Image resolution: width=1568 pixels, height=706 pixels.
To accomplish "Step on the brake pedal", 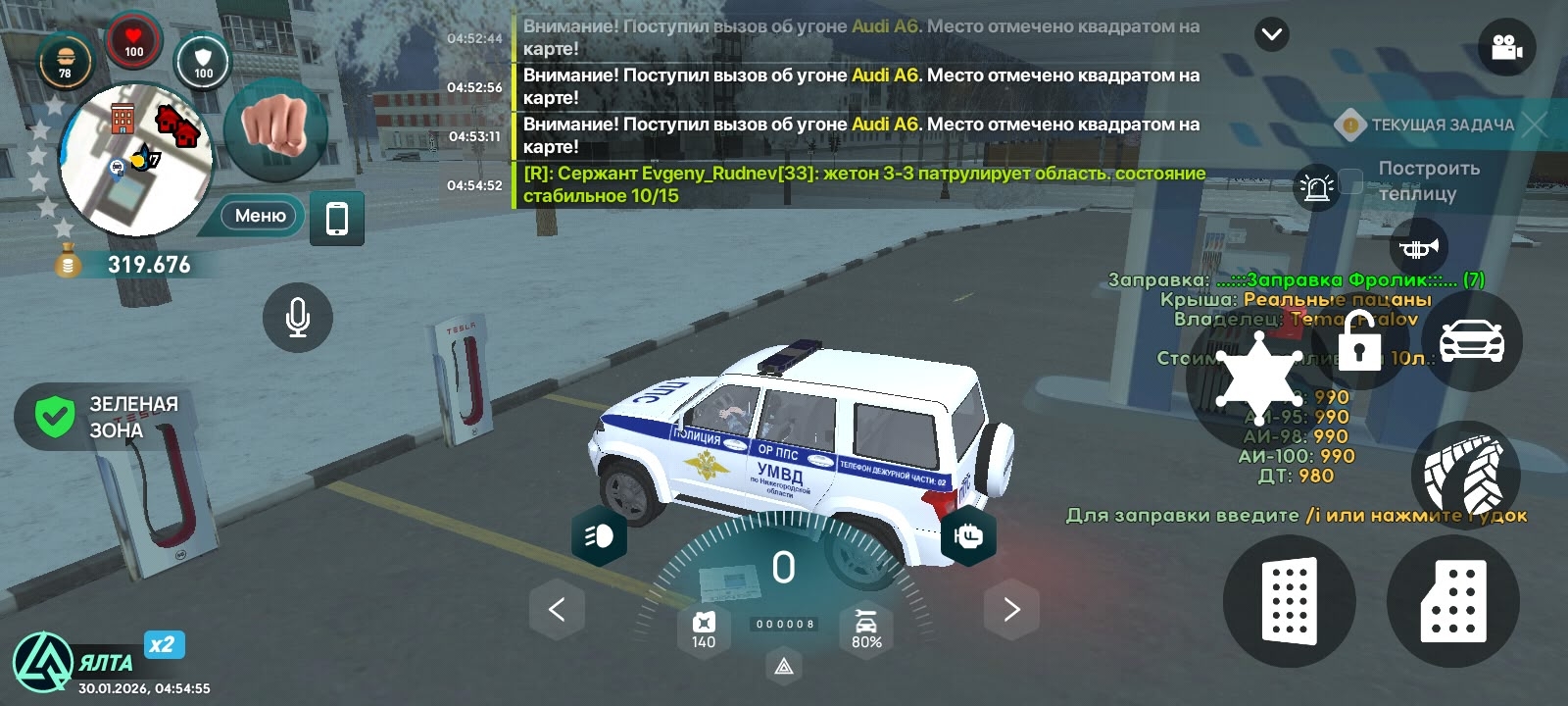I will [x=1289, y=600].
